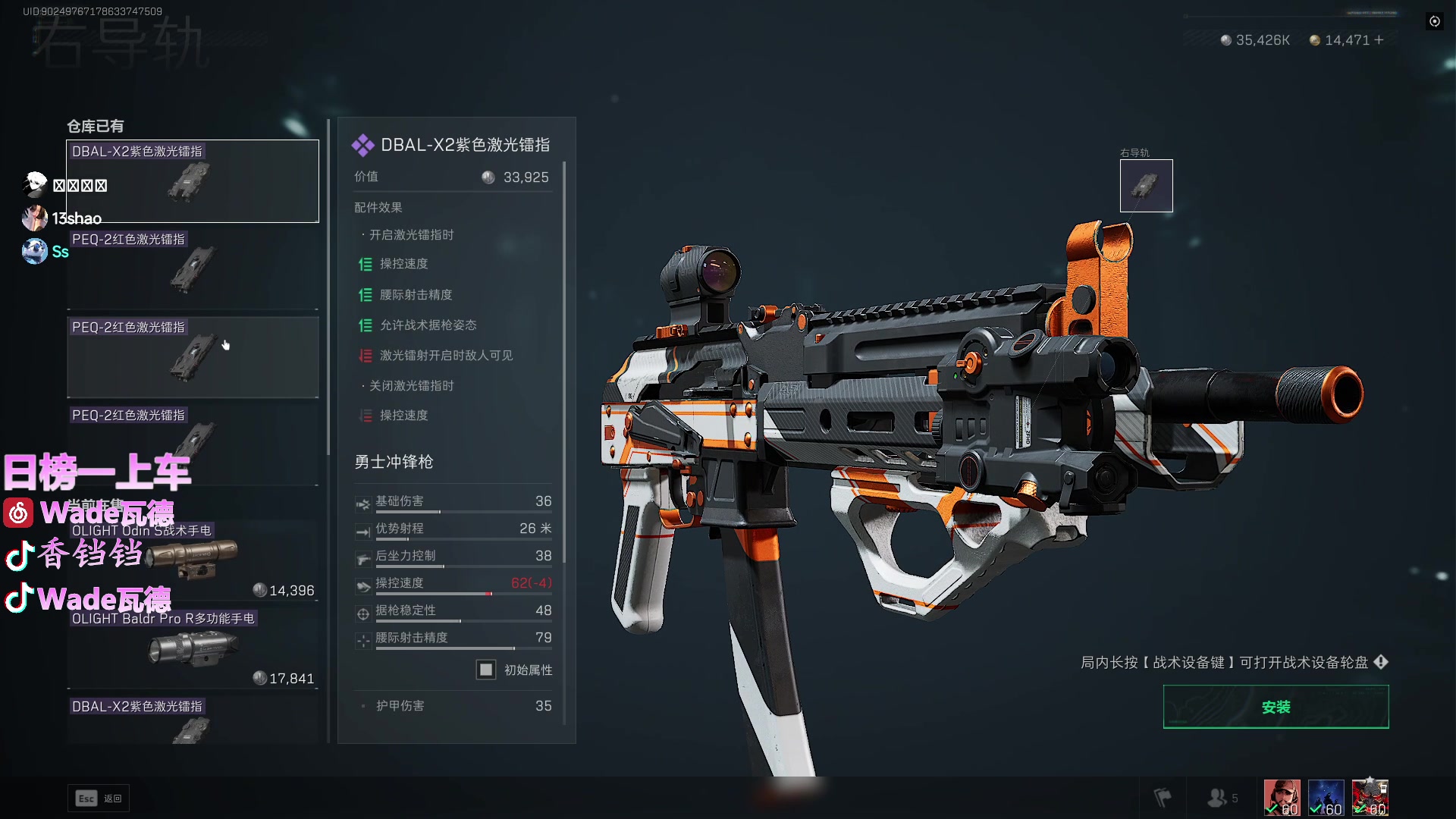Open the top-right target settings icon
The image size is (1456, 819).
[x=1435, y=21]
